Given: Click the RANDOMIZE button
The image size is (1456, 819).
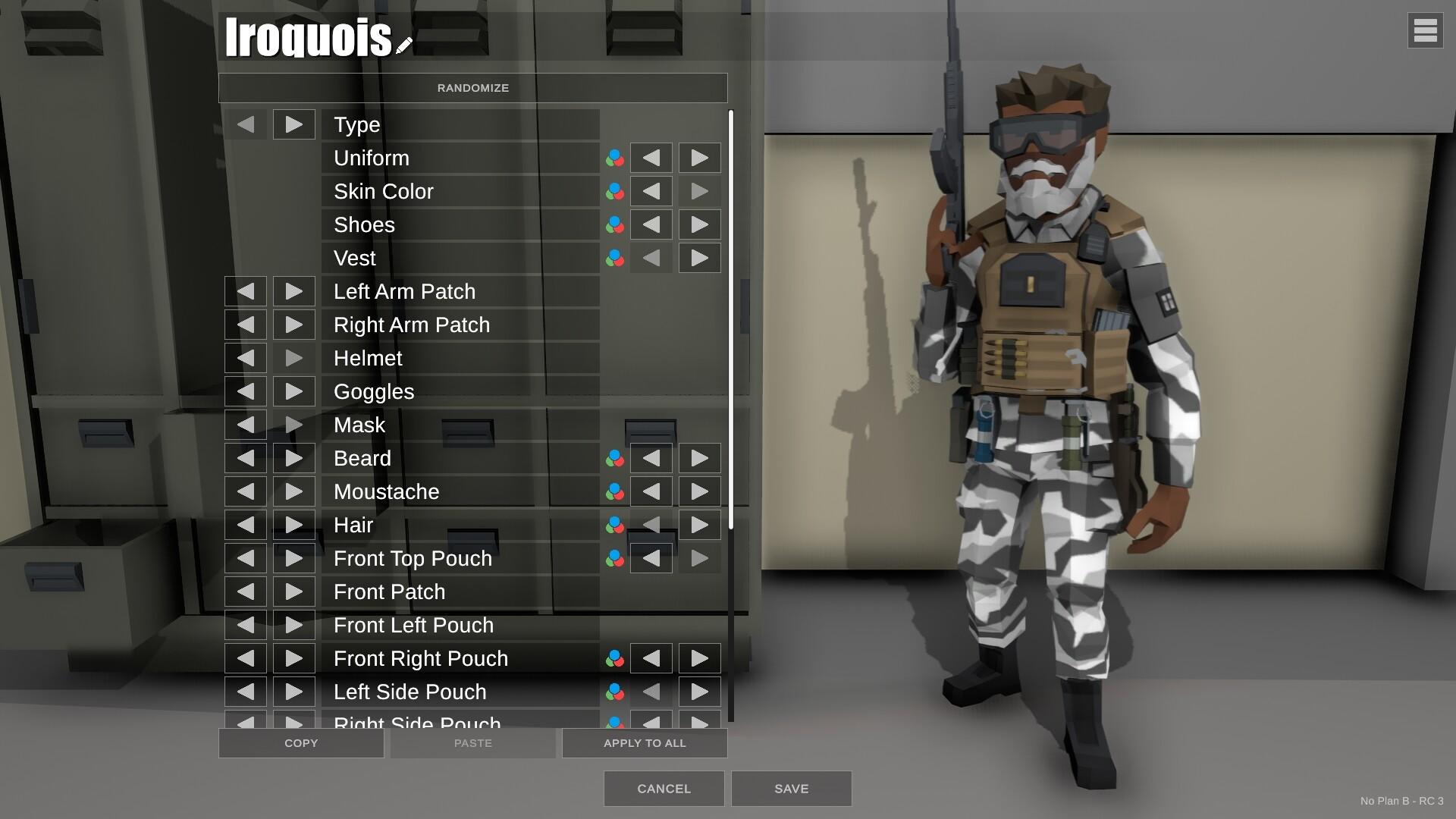Looking at the screenshot, I should 472,87.
